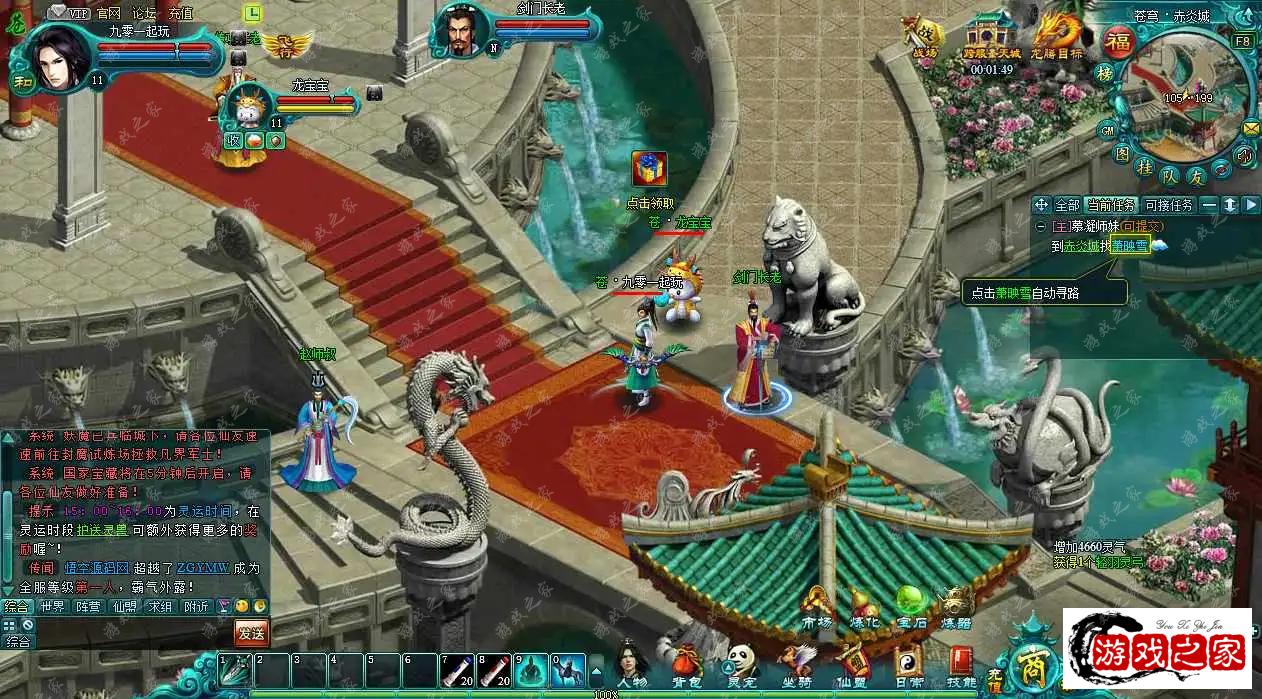Click the 萧映雪 auto-path quest link

[1129, 246]
